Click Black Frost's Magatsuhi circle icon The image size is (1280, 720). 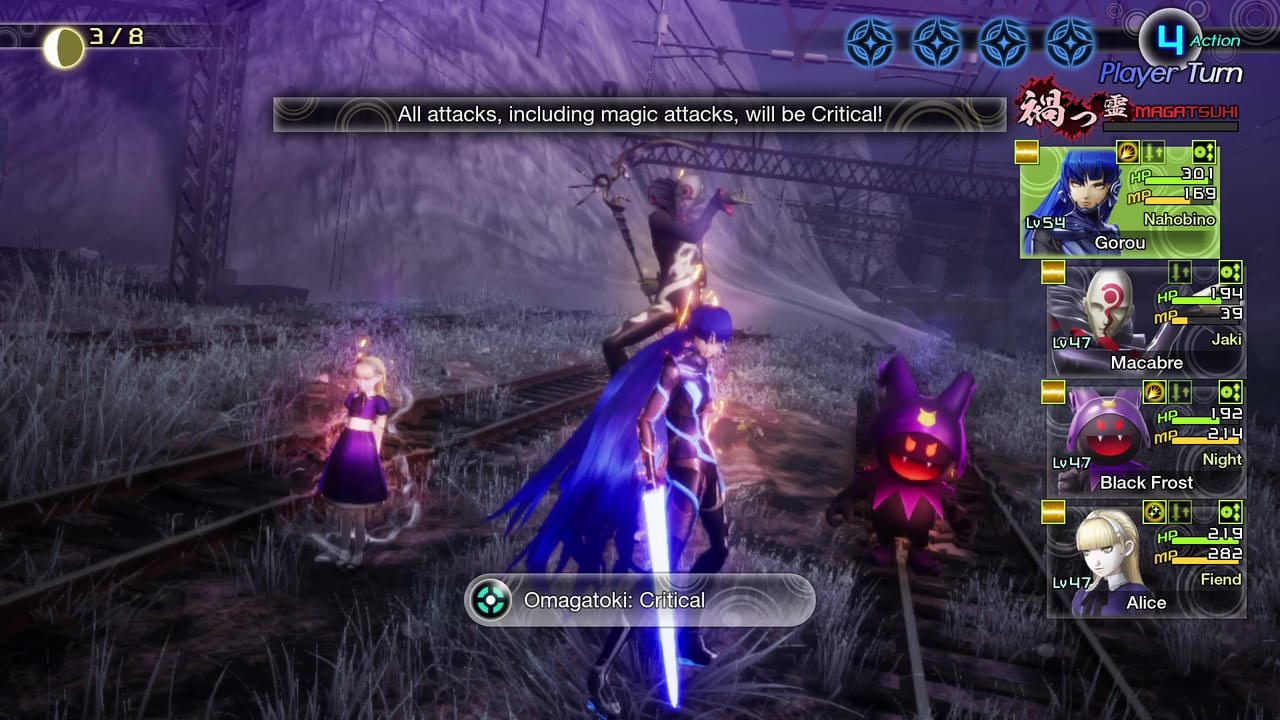click(x=1231, y=392)
